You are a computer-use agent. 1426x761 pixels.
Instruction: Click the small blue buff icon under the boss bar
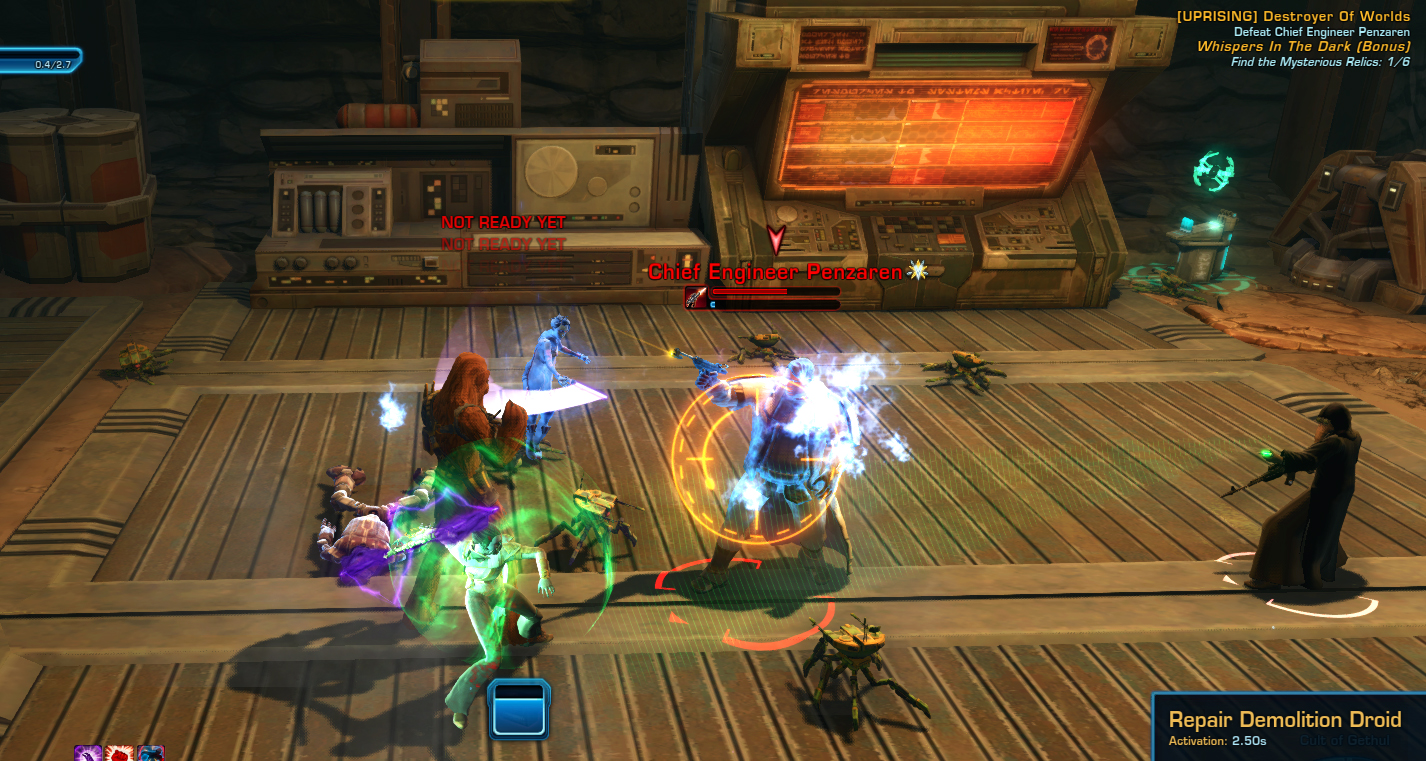point(712,304)
